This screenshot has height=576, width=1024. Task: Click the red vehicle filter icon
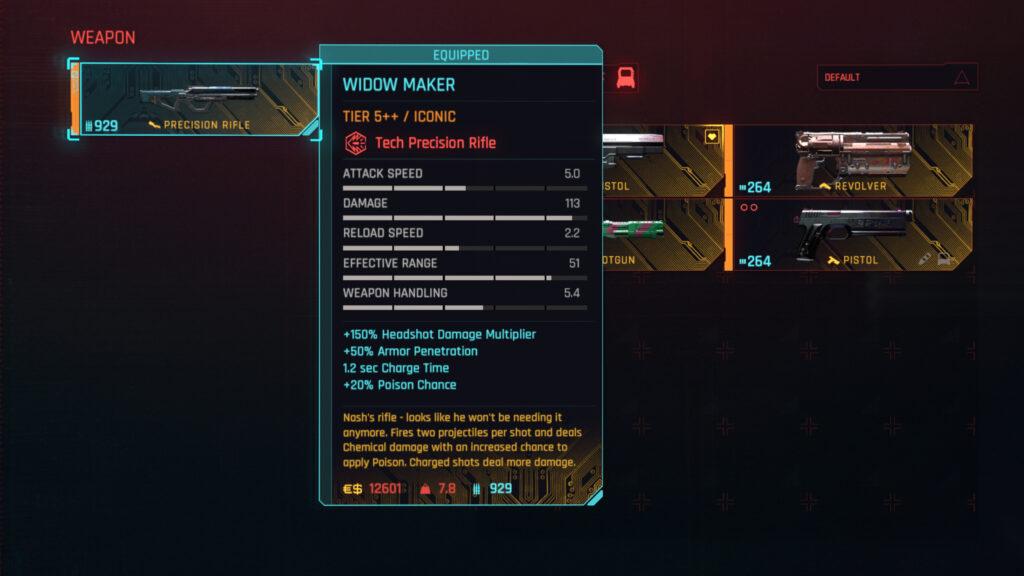click(626, 77)
